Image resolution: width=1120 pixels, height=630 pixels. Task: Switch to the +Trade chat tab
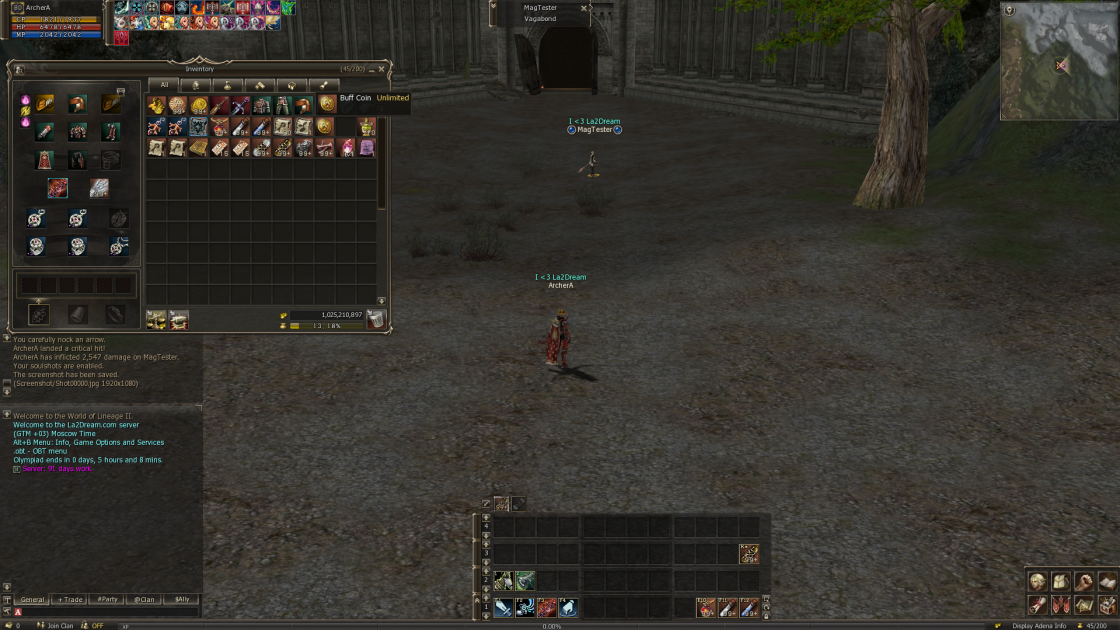(x=70, y=599)
